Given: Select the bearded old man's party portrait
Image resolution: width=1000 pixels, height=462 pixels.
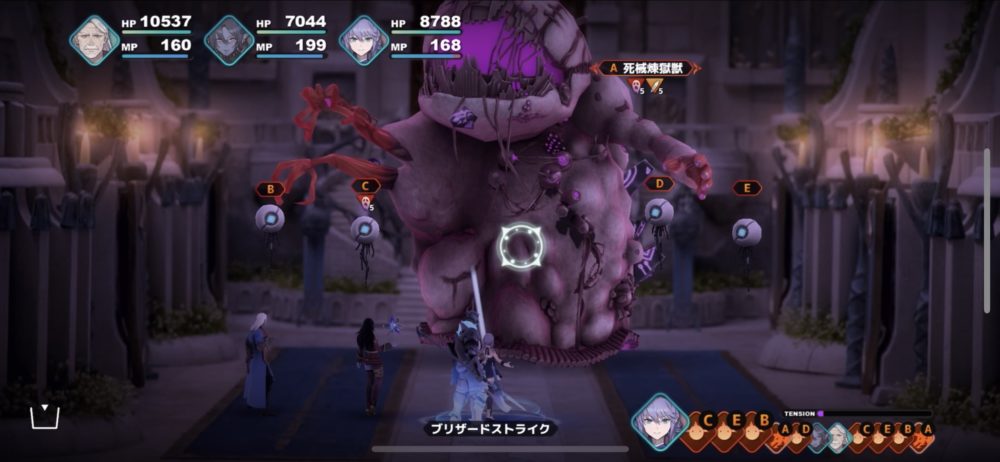Looking at the screenshot, I should point(95,40).
